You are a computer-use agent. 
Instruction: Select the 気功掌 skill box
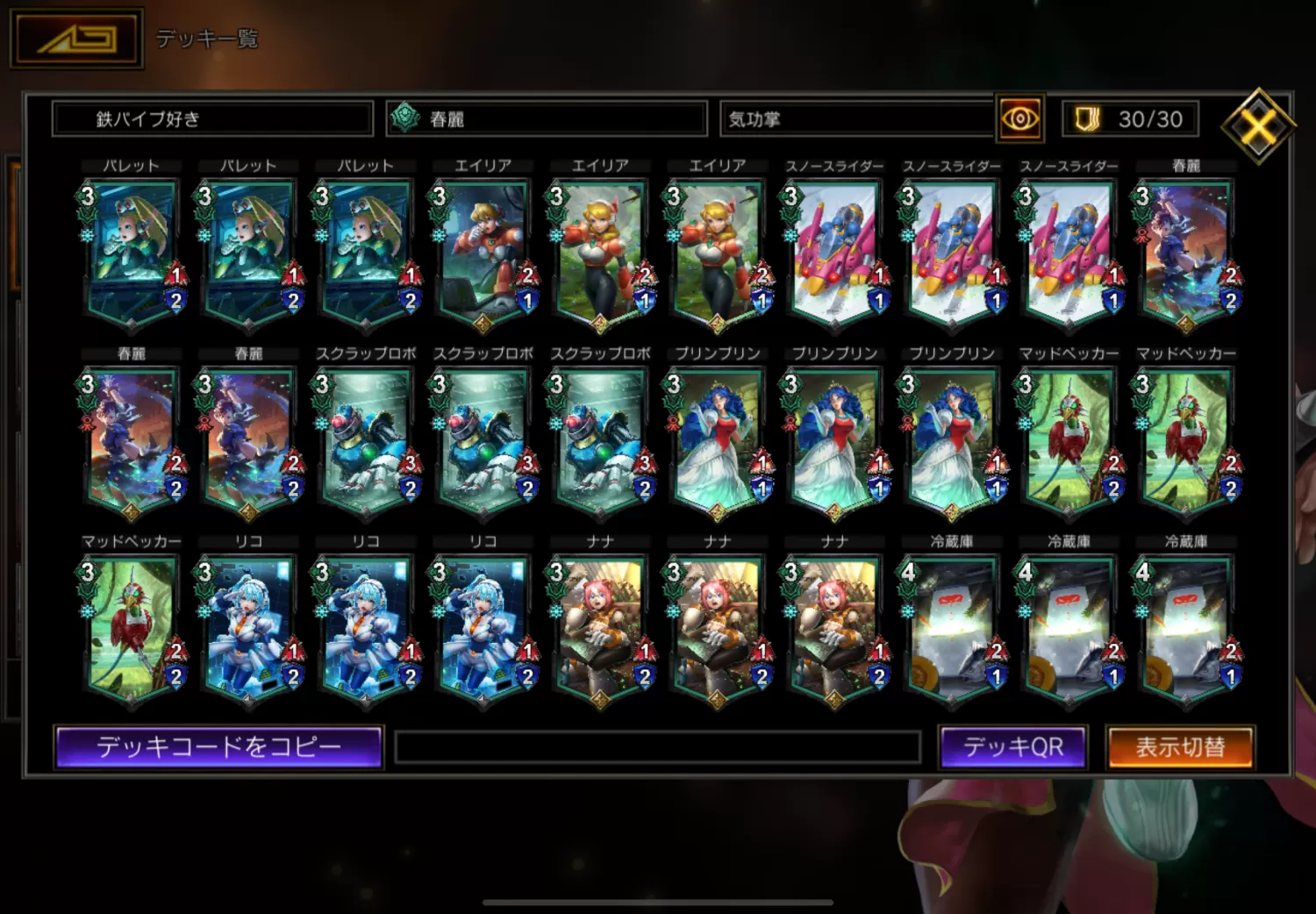(855, 118)
